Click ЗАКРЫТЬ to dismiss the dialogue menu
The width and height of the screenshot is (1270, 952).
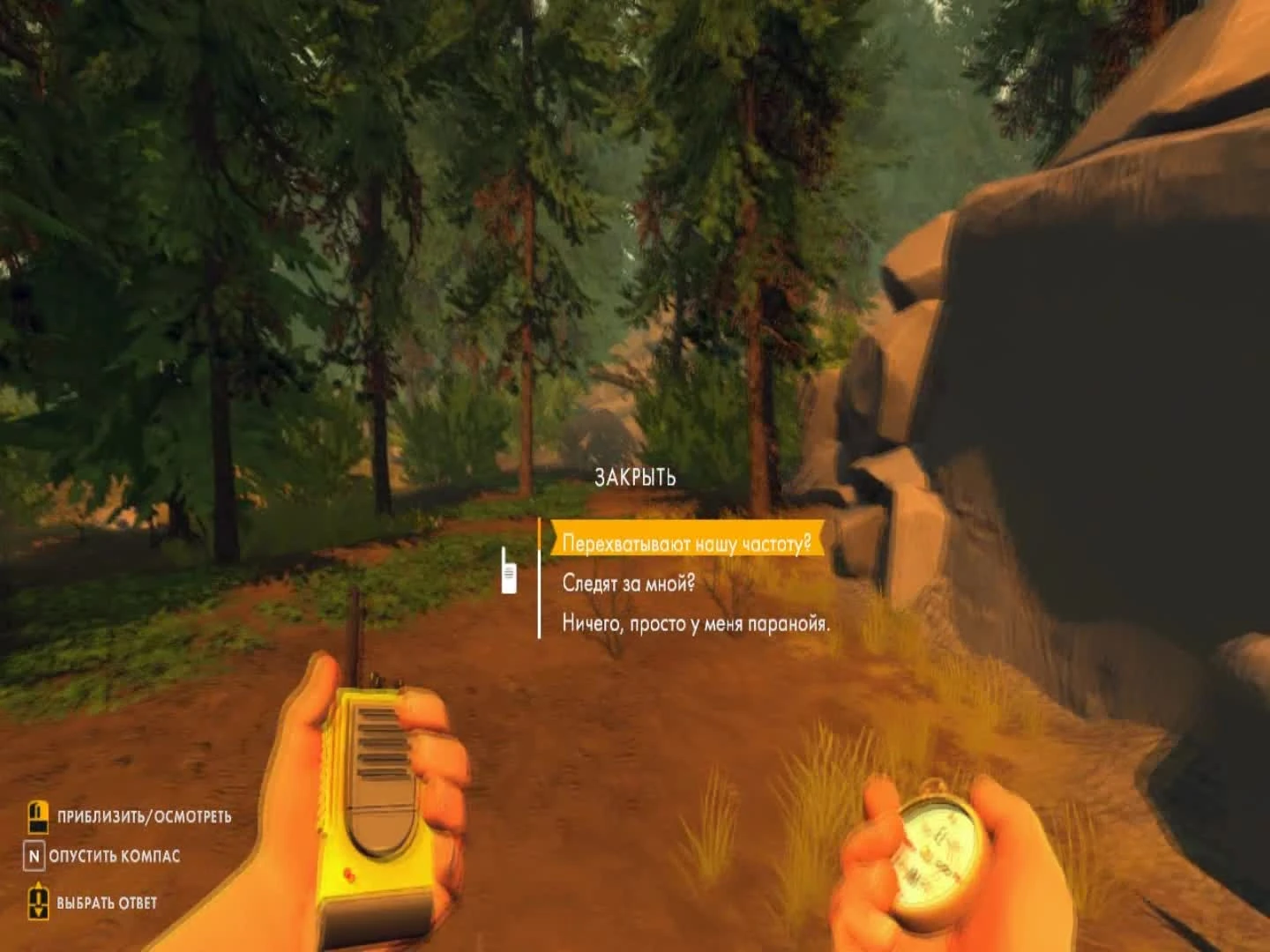(635, 478)
